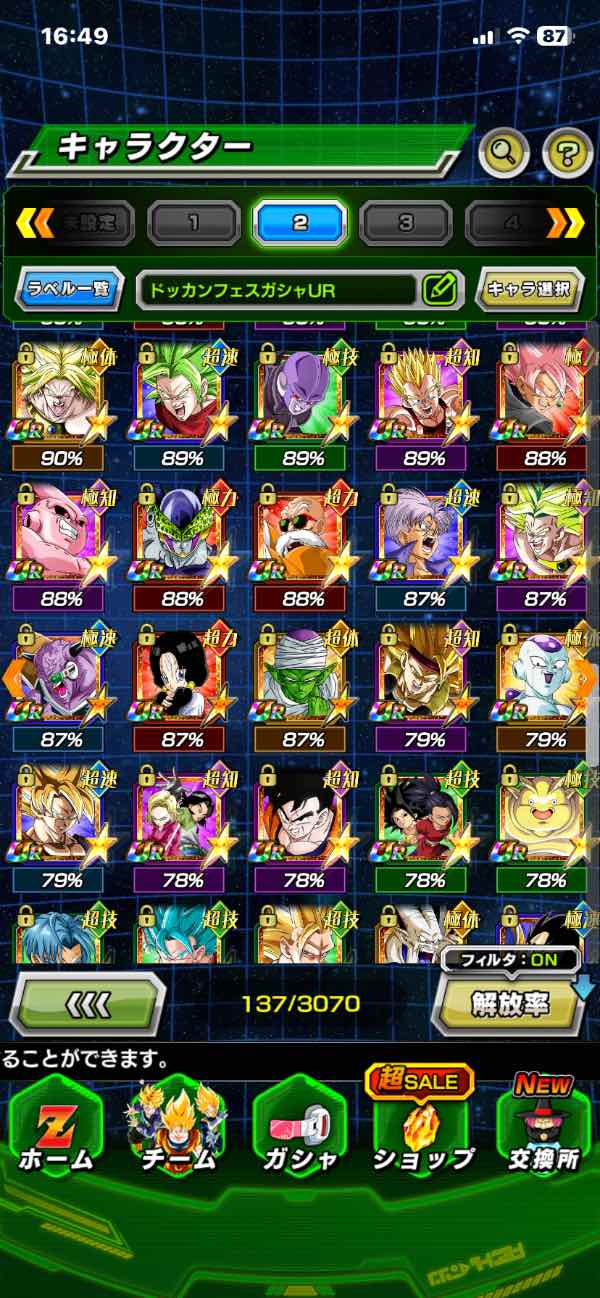Open the magnifying glass search

click(x=504, y=153)
